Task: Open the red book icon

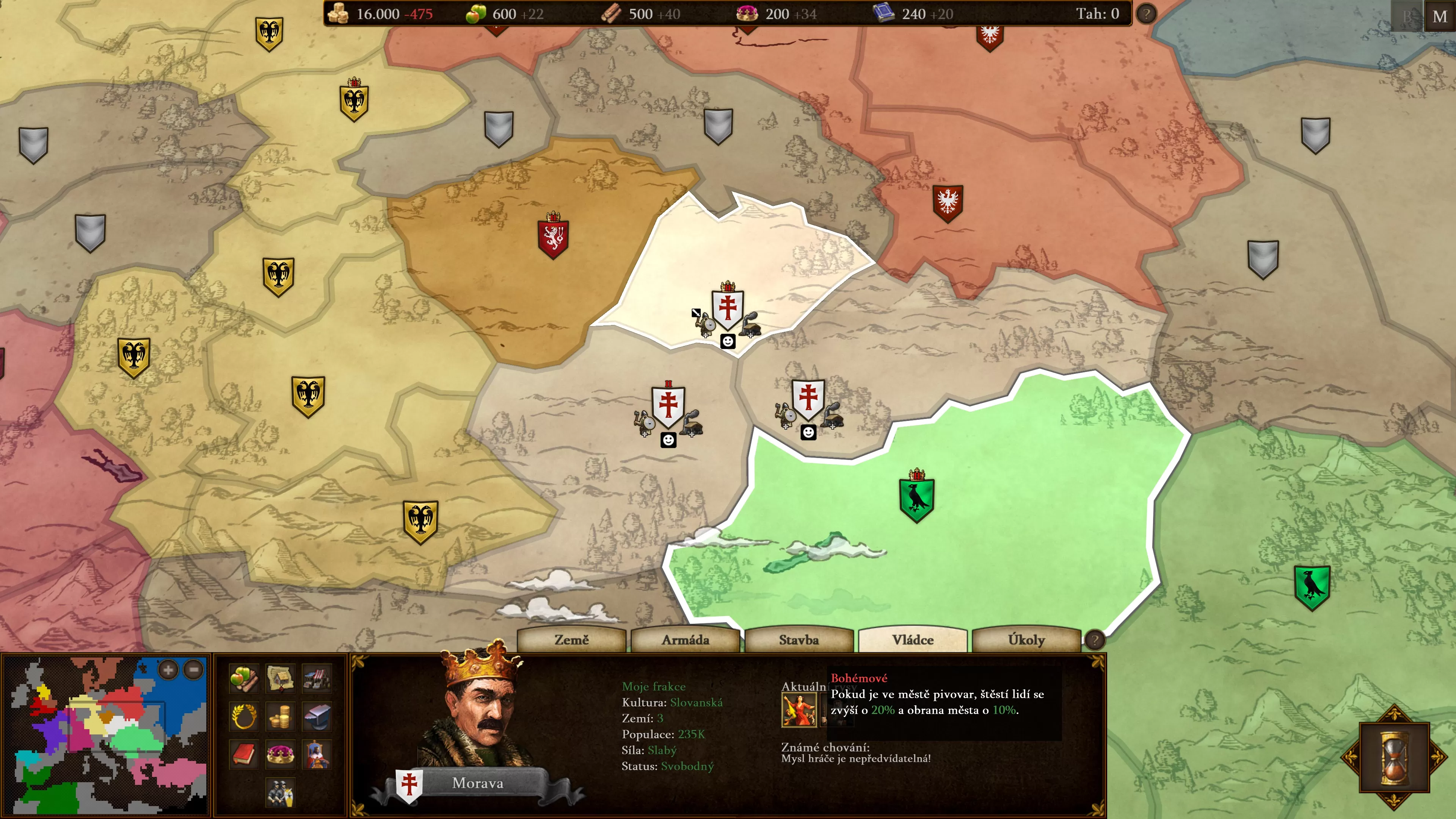Action: coord(244,755)
